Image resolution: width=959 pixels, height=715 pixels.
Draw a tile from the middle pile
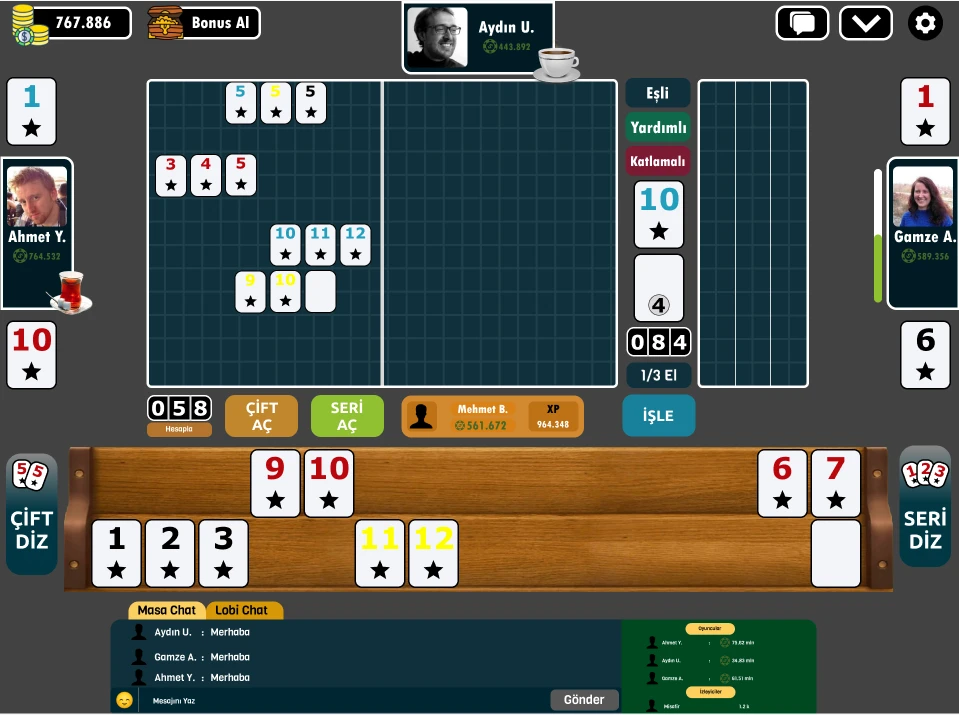[659, 288]
